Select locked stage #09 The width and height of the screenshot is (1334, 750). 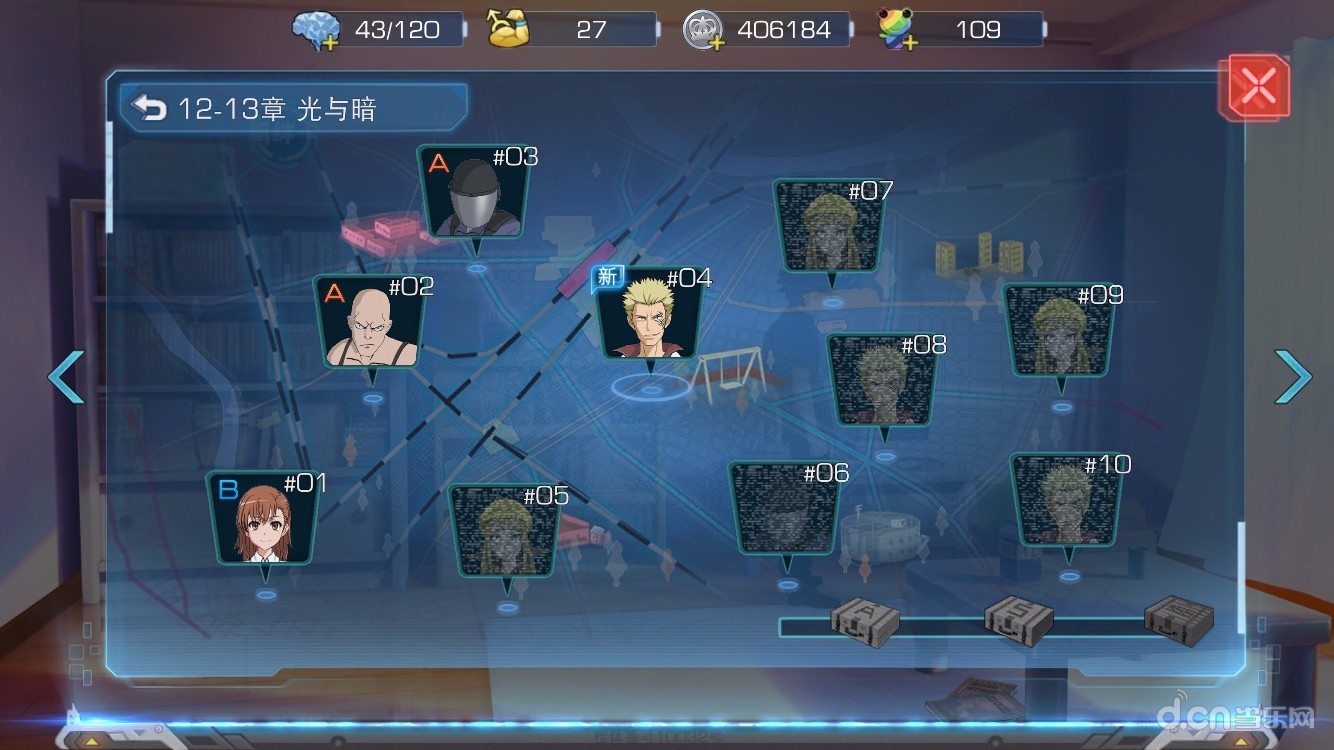[x=1060, y=332]
